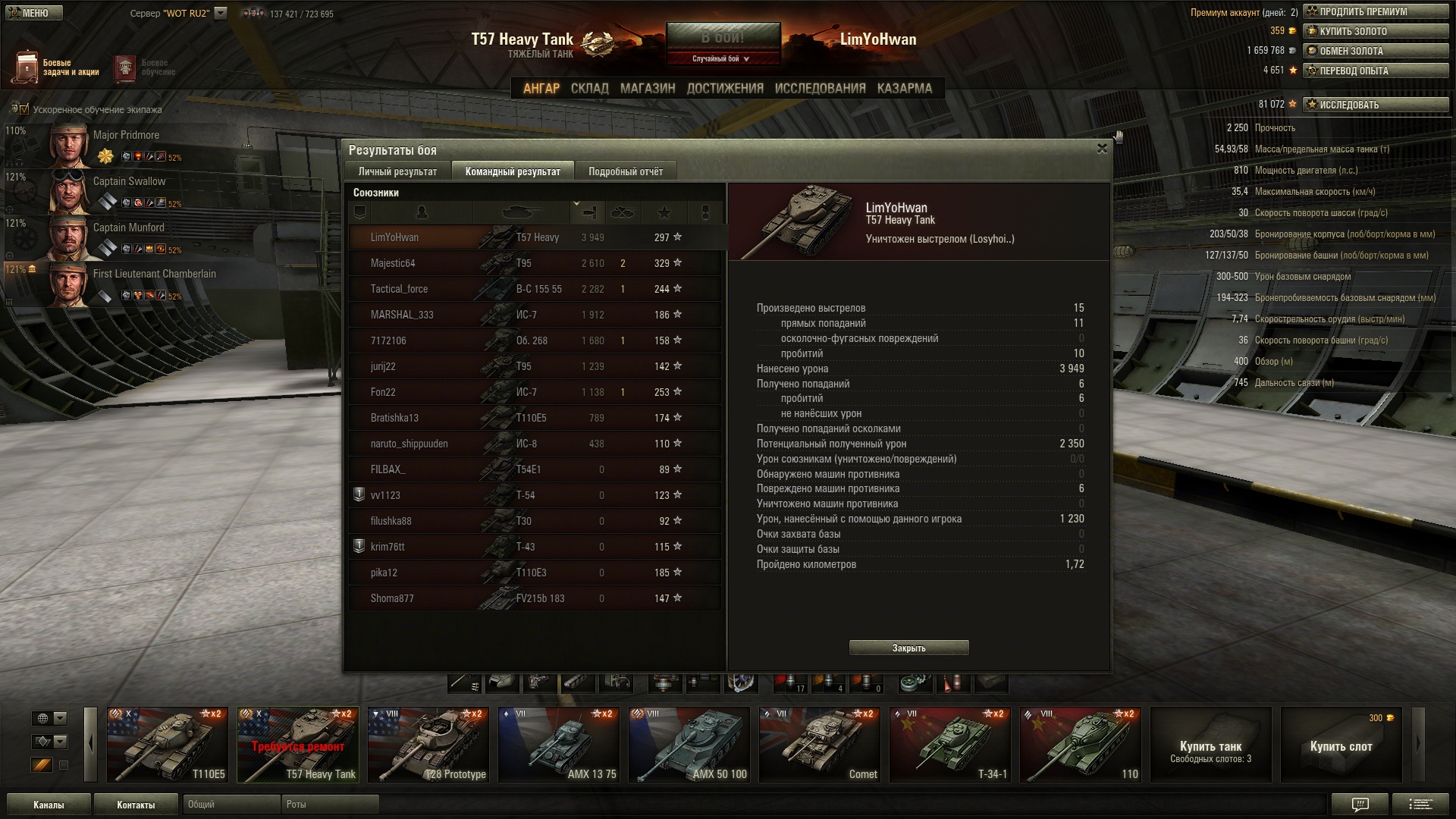Select the T110E5 tank in carousel
1456x819 pixels.
(168, 744)
